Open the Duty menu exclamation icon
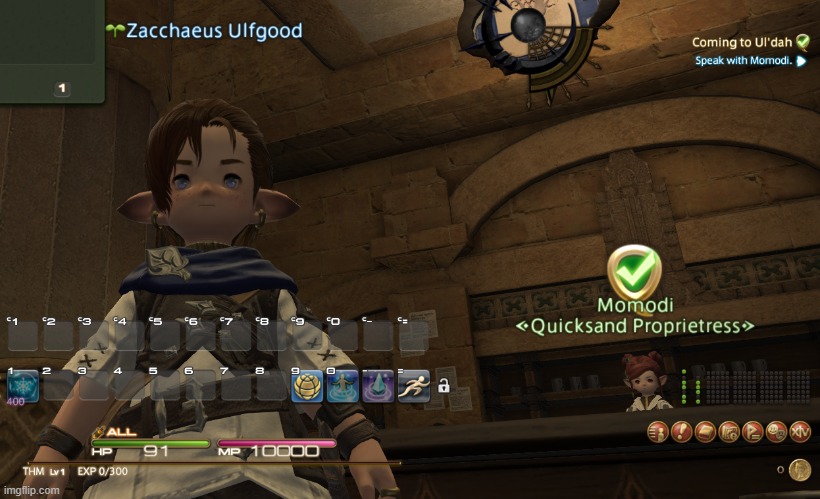The image size is (820, 499). tap(681, 431)
